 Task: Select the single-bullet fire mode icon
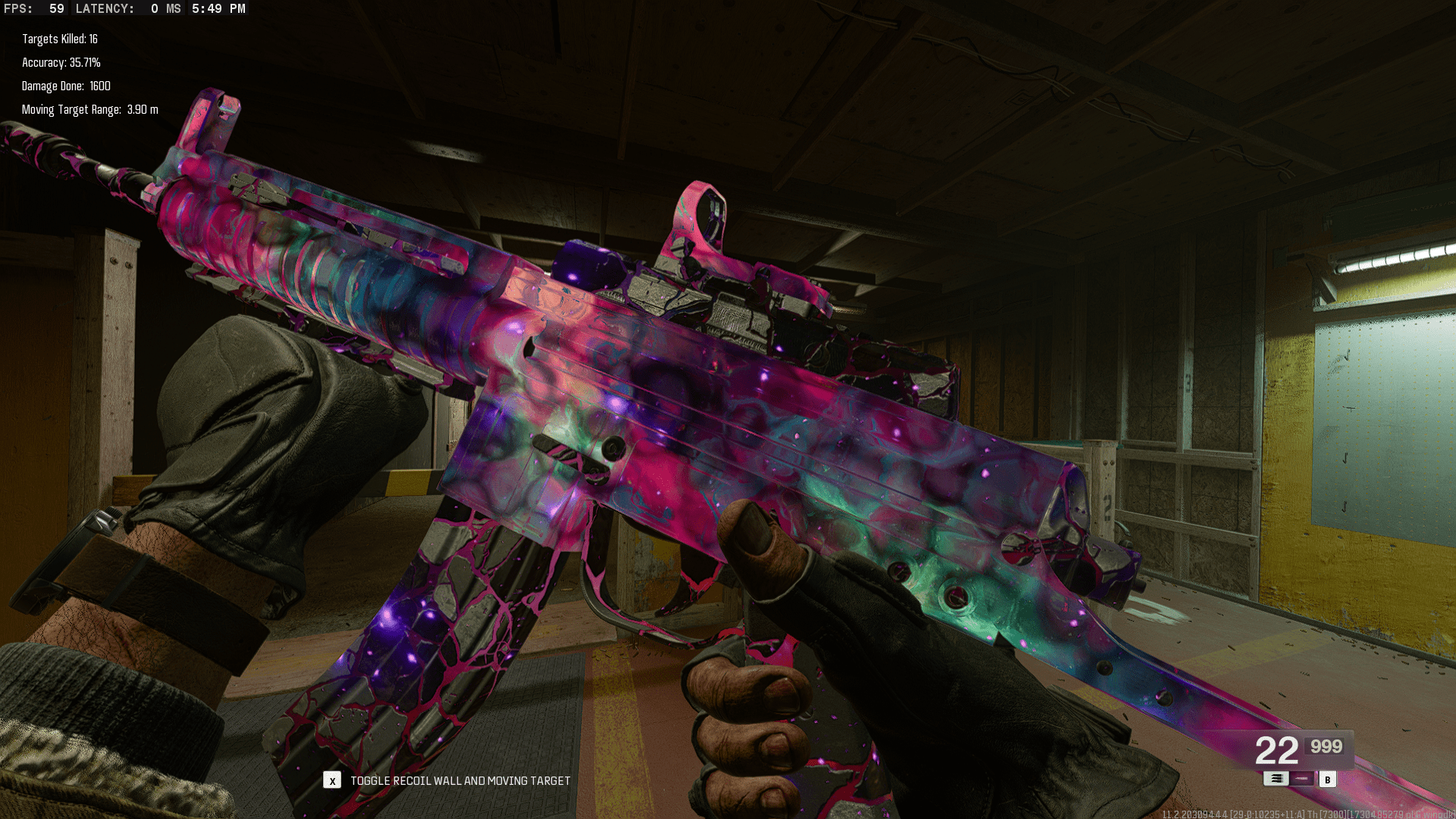tap(1302, 779)
